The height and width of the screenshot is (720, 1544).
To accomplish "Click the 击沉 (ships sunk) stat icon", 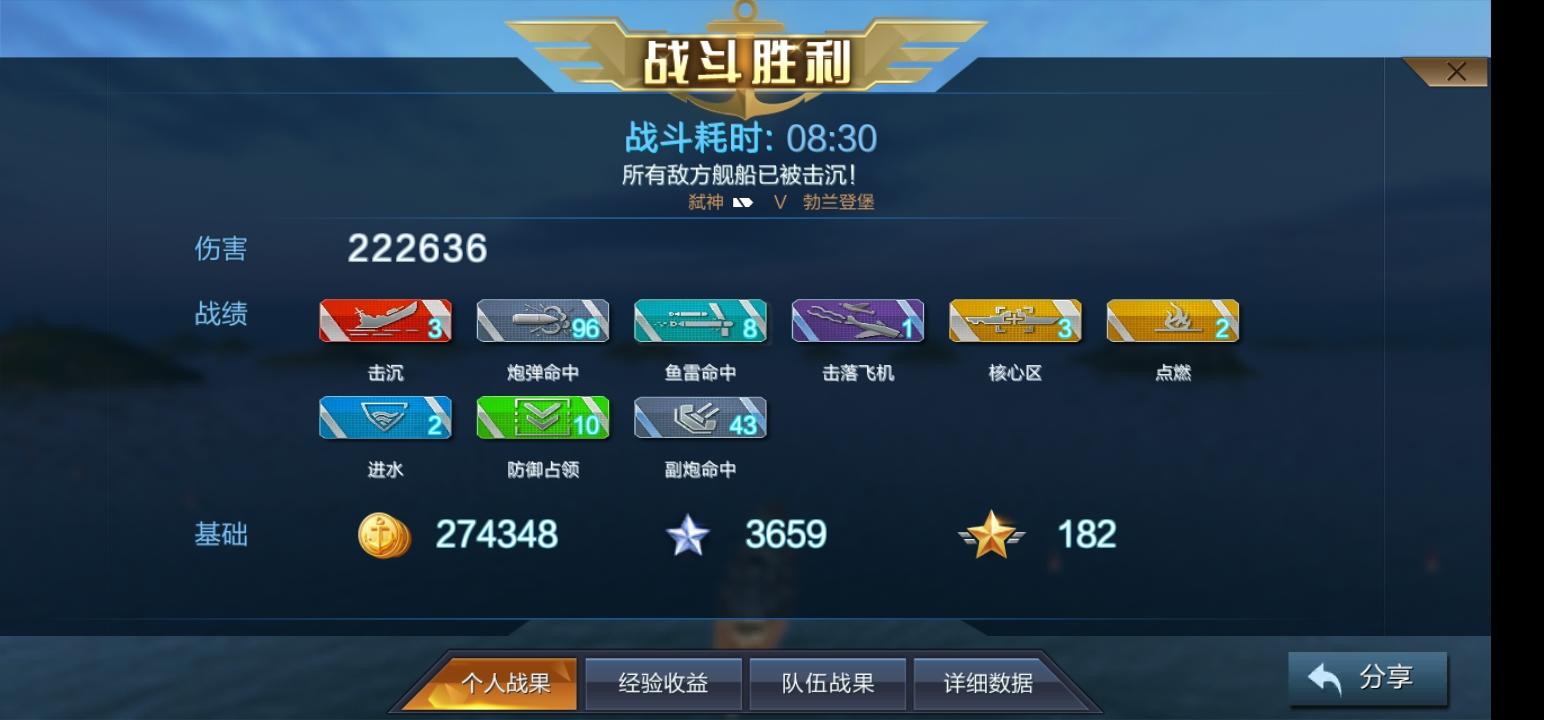I will click(x=384, y=320).
